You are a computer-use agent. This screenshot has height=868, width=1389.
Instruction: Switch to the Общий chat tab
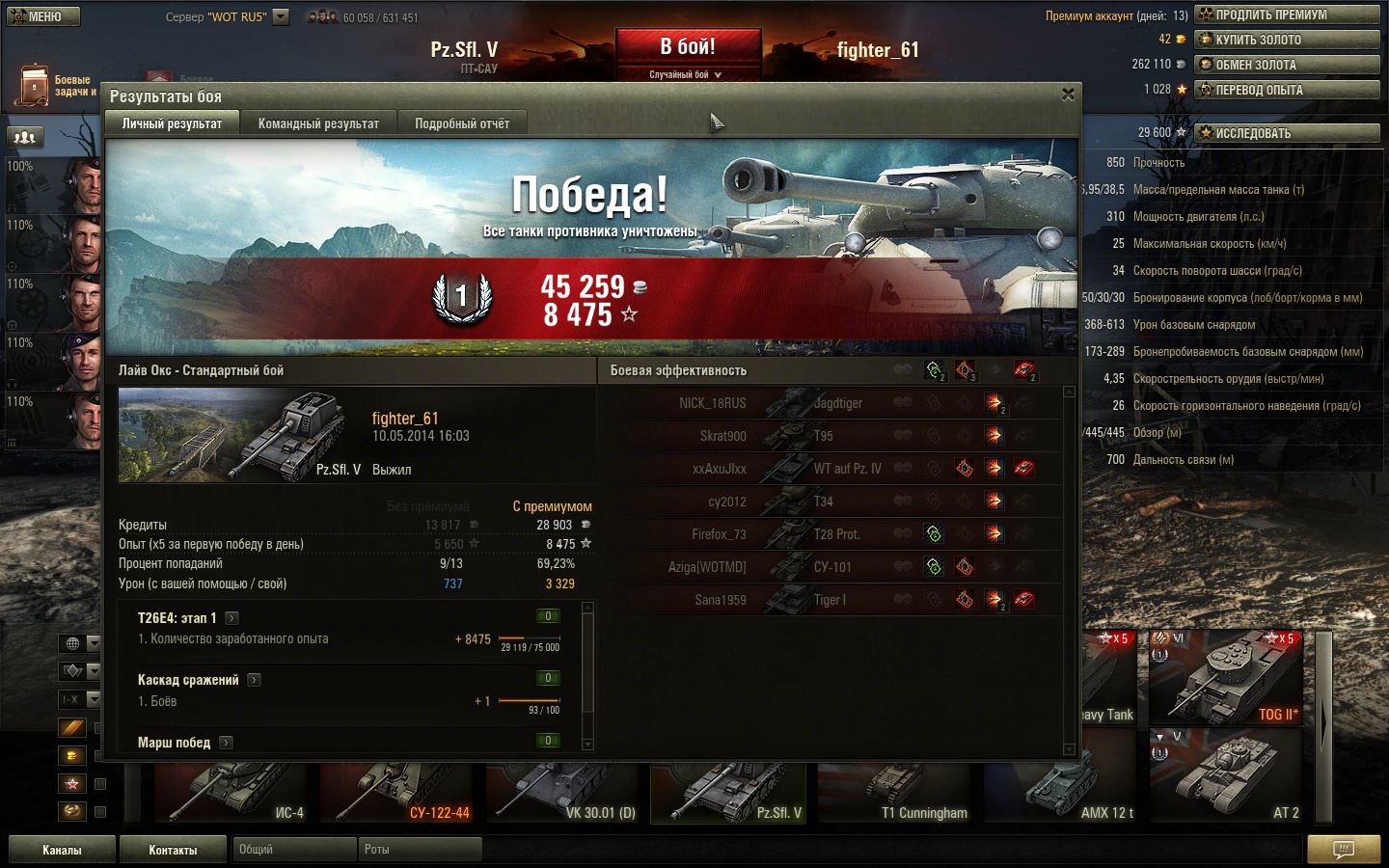pyautogui.click(x=293, y=850)
